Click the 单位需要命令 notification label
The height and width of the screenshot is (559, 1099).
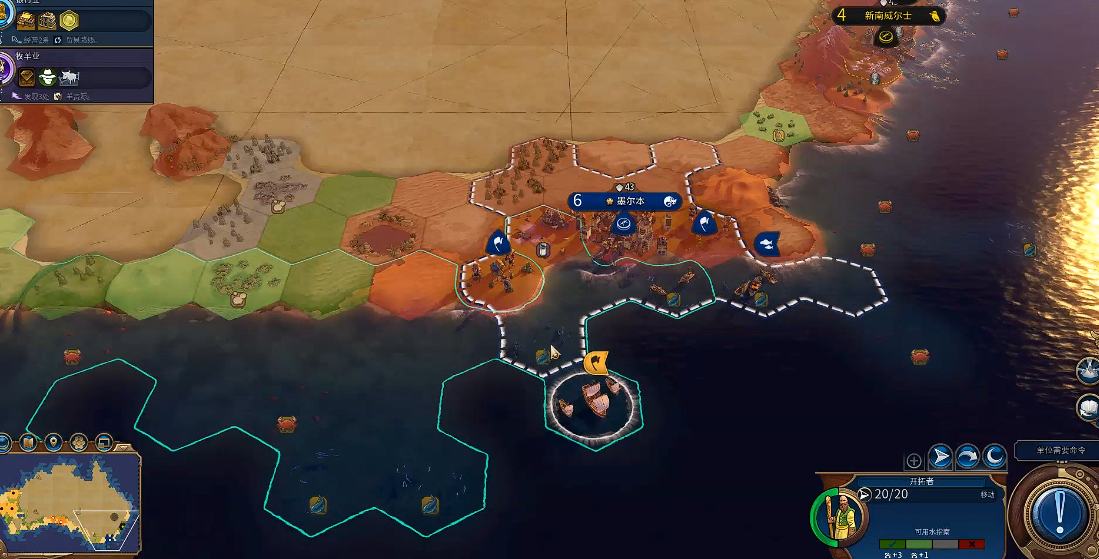(x=1056, y=451)
